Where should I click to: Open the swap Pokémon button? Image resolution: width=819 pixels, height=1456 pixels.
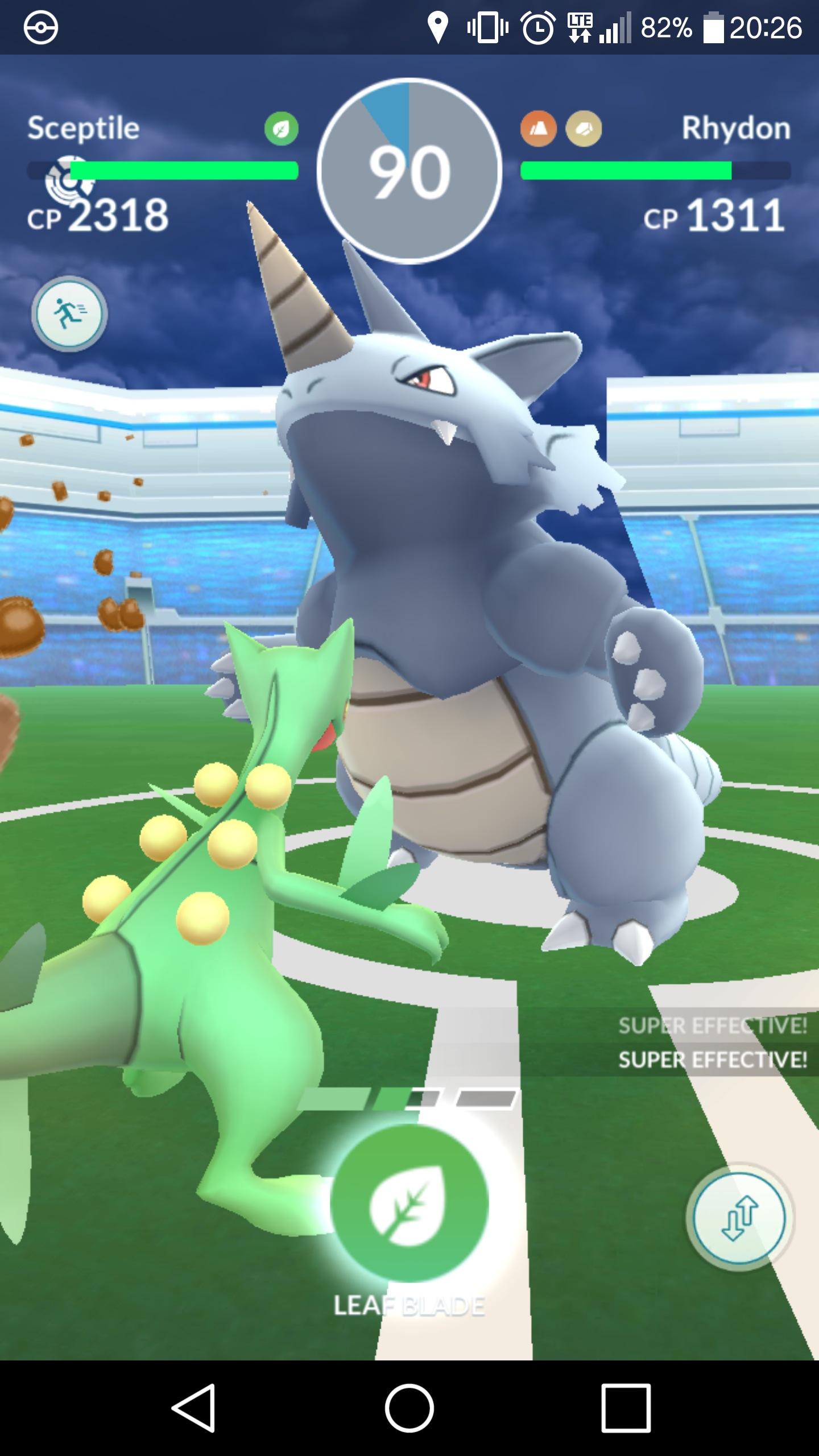739,1218
